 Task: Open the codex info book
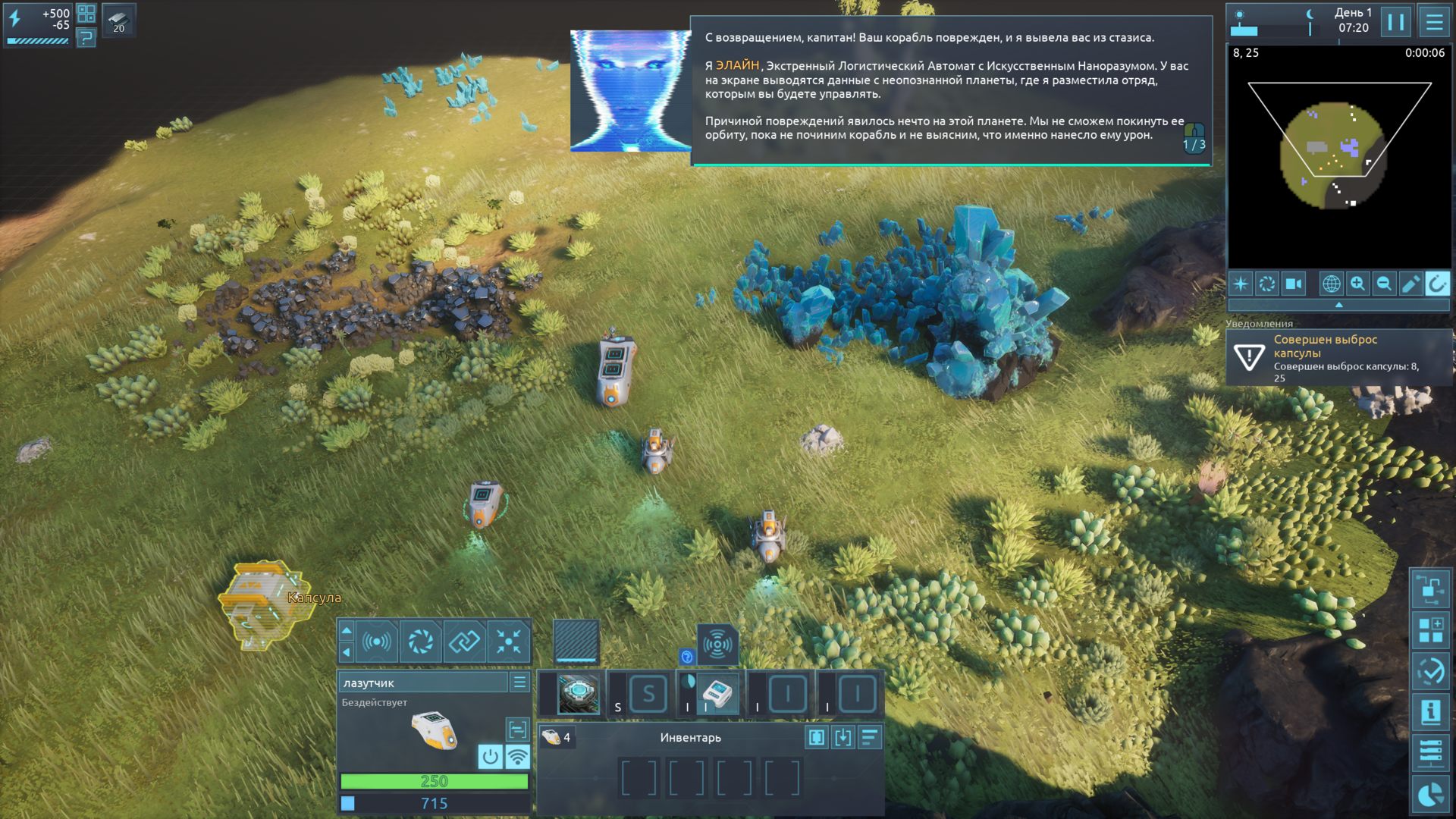(1430, 712)
